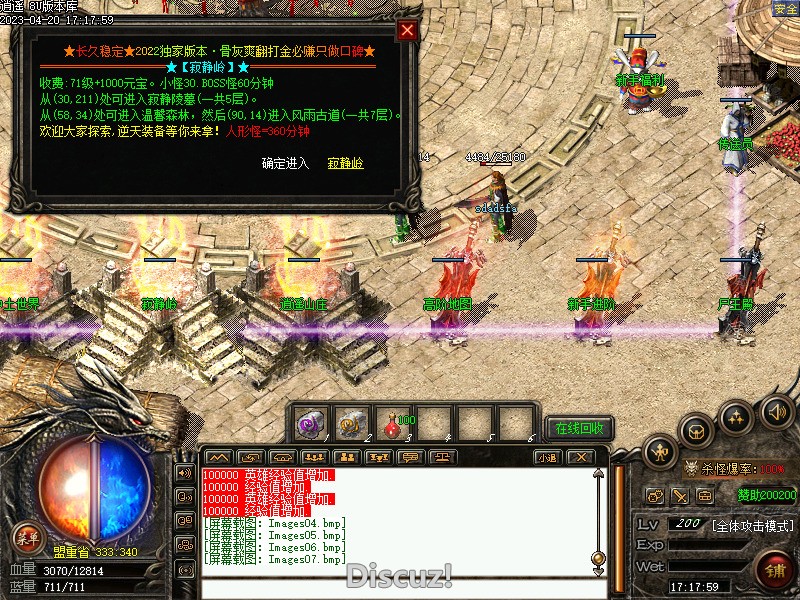This screenshot has width=800, height=600.
Task: Click the crossed sword small button
Action: [680, 495]
